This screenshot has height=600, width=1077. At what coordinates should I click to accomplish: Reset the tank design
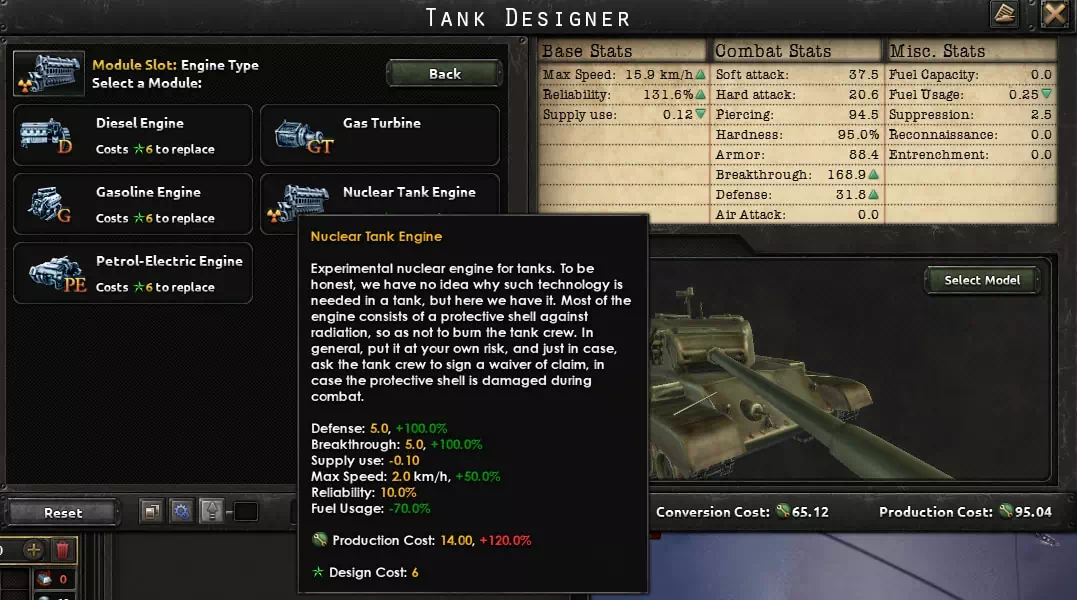pyautogui.click(x=63, y=512)
